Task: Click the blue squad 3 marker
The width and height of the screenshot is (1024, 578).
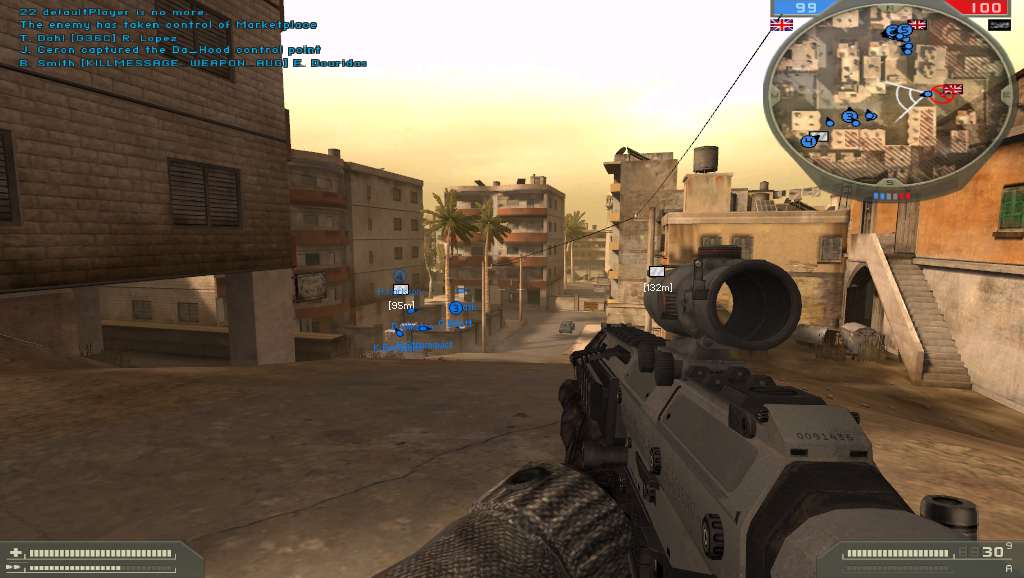Action: pos(456,308)
